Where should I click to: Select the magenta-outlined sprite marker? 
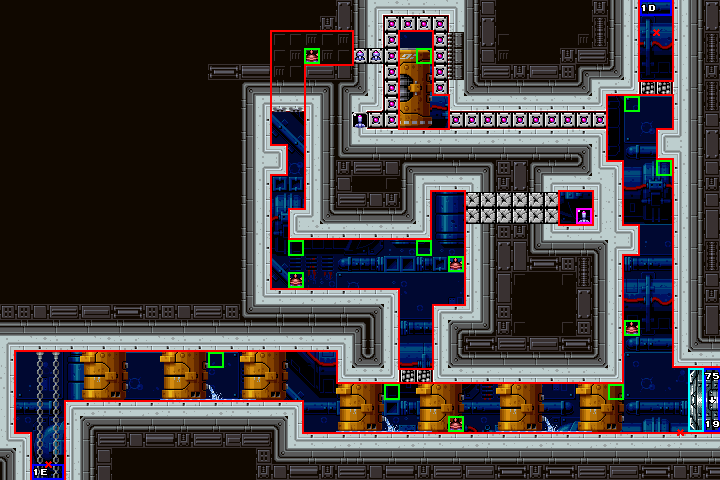(584, 215)
